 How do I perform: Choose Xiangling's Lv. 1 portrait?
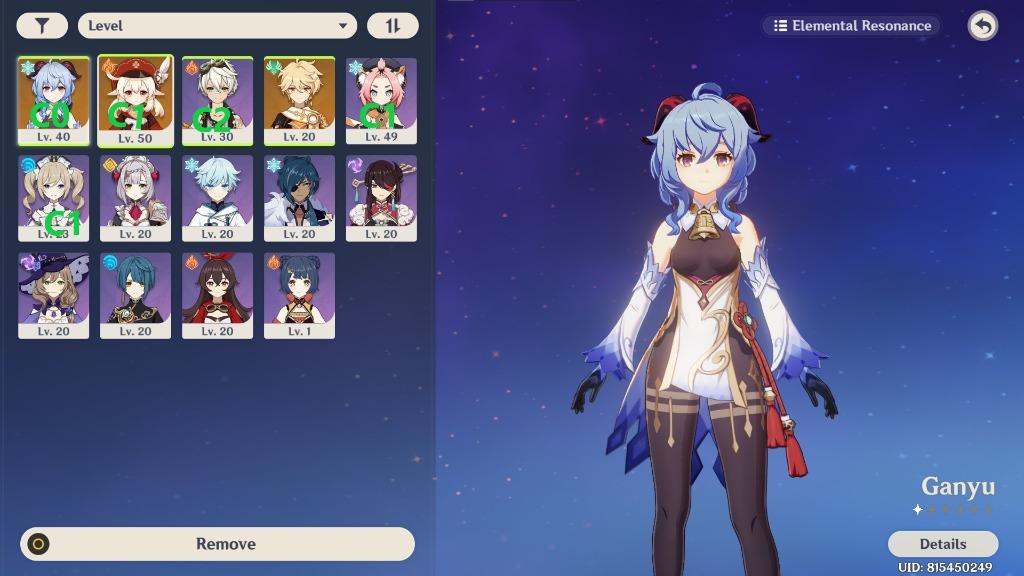coord(299,295)
